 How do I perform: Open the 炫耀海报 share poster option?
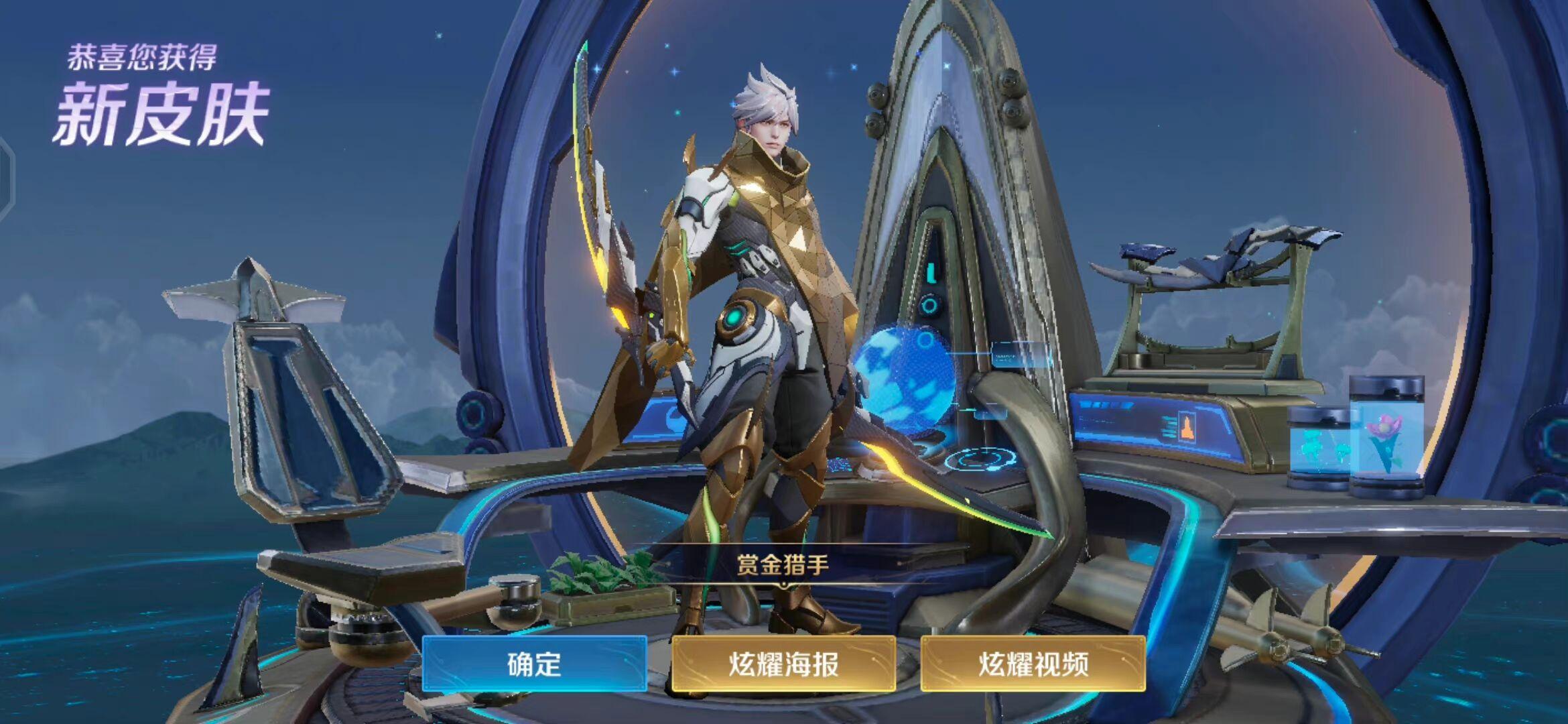point(783,664)
